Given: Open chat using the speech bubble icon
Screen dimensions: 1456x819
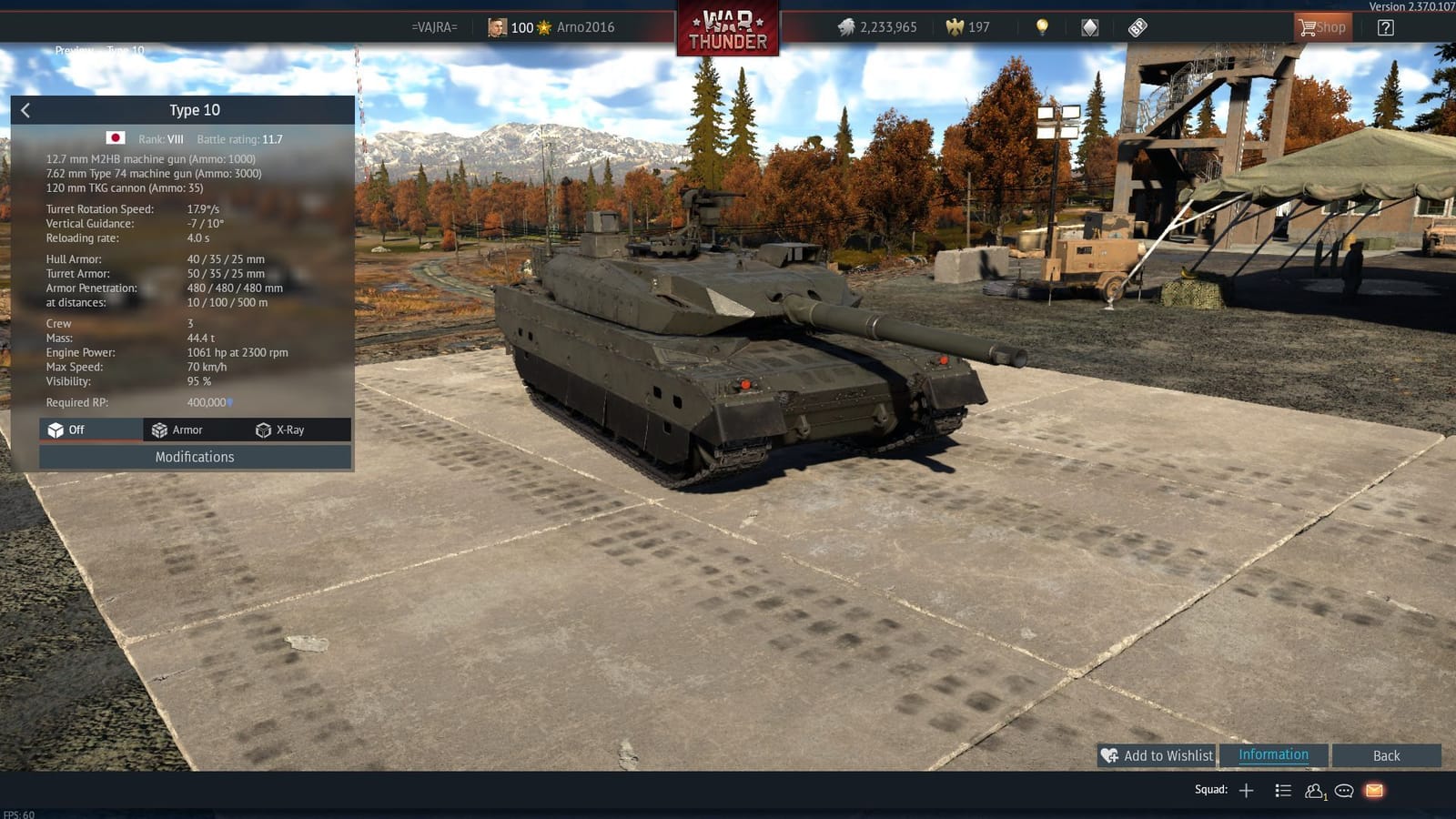Looking at the screenshot, I should pos(1343,790).
